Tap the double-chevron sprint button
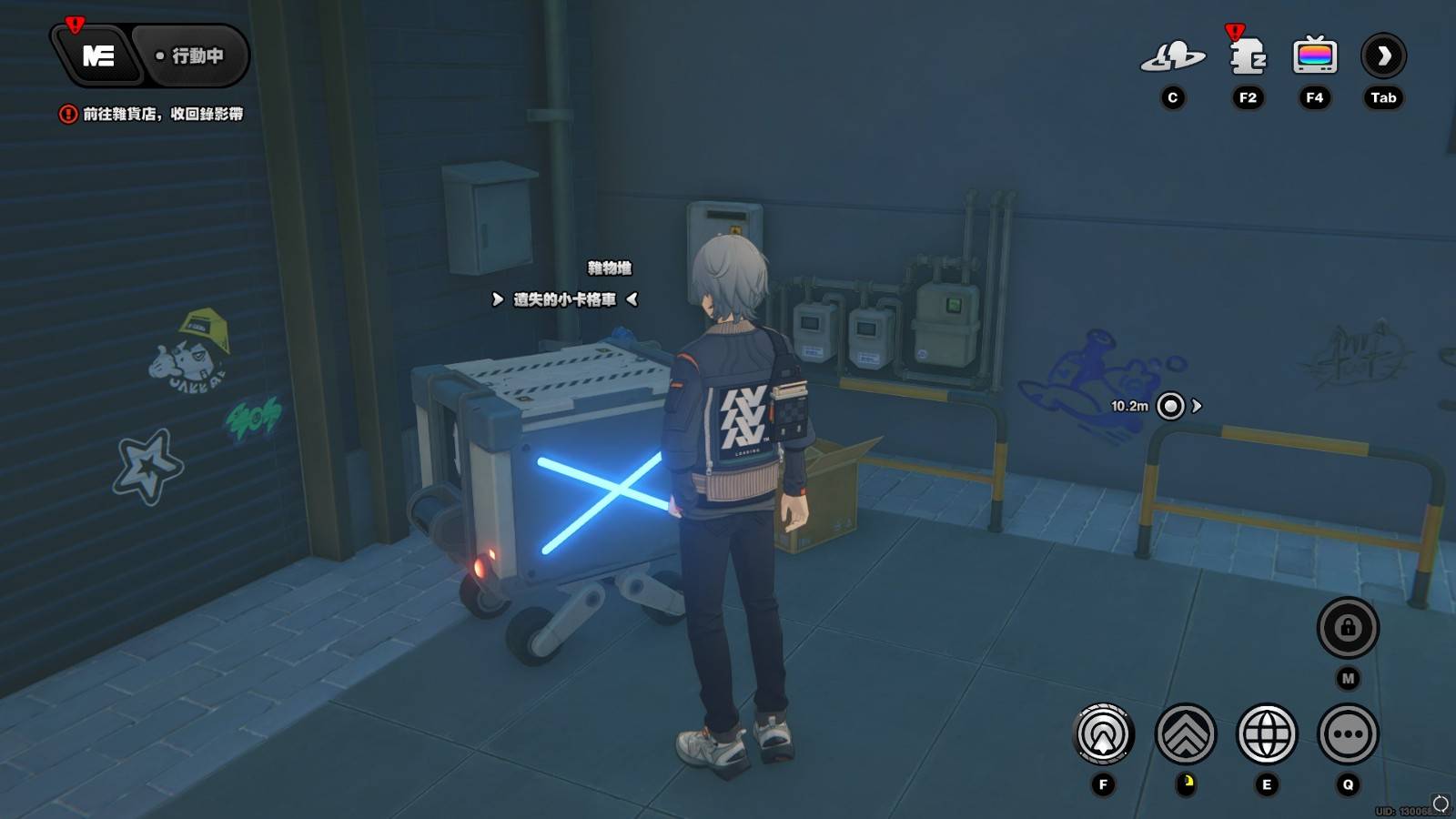Image resolution: width=1456 pixels, height=819 pixels. tap(1186, 733)
